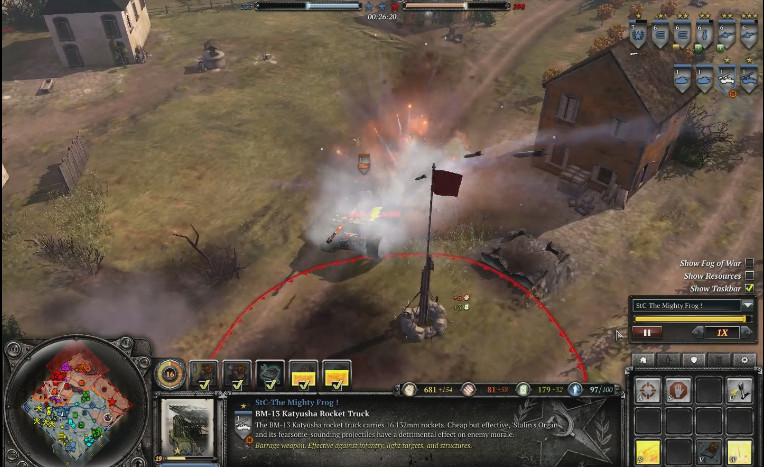
Task: Select the mortar squad shield icon
Action: tap(706, 37)
